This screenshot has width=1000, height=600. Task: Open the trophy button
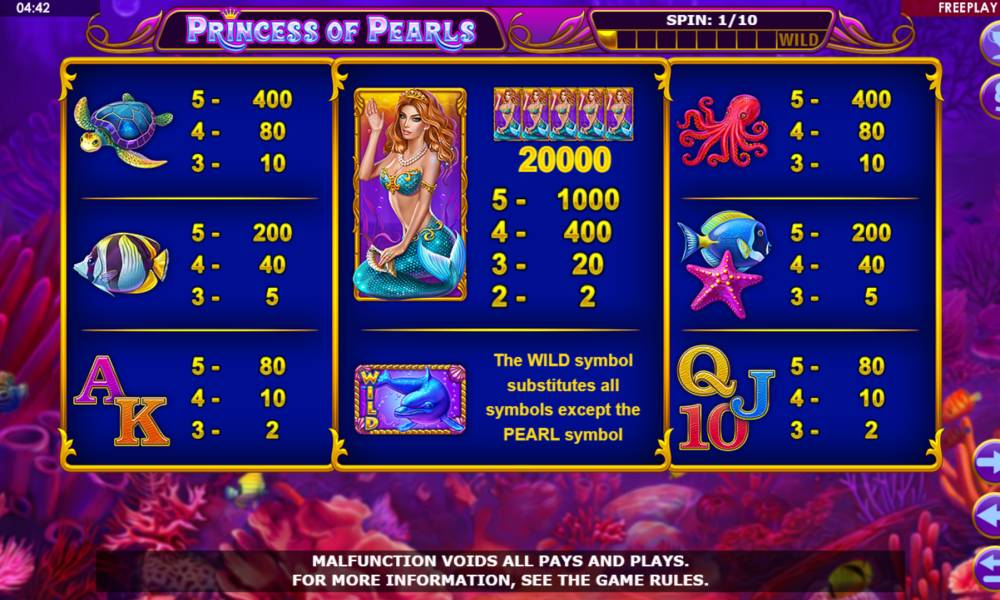pos(990,44)
